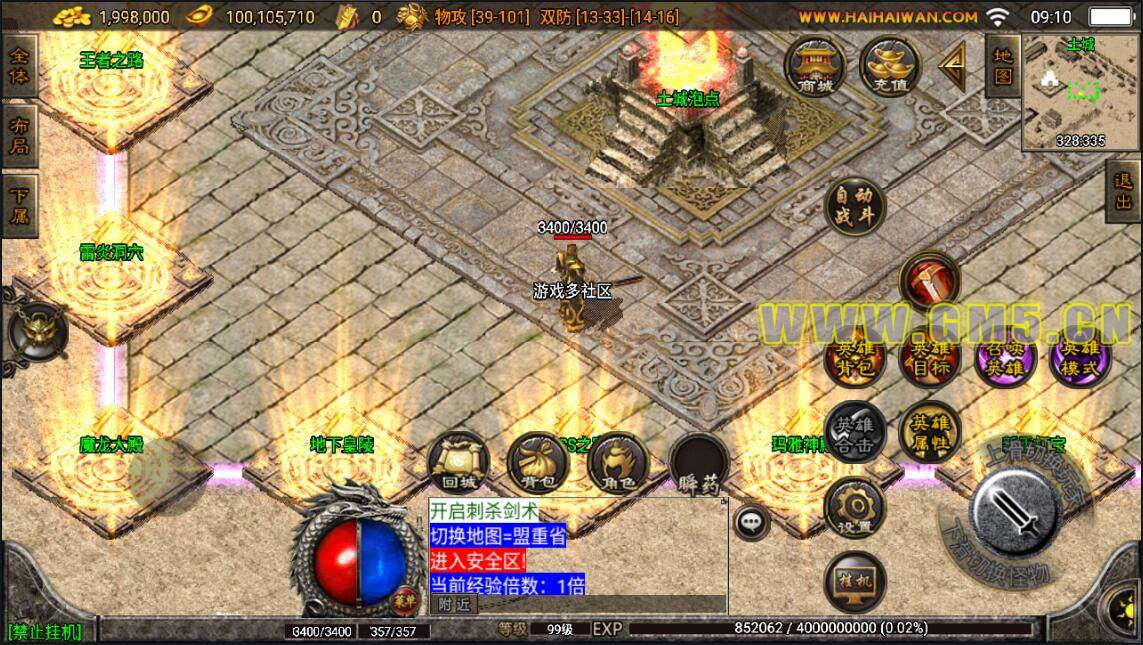Switch the 英雄模式 hero mode
1143x645 pixels.
point(1080,358)
